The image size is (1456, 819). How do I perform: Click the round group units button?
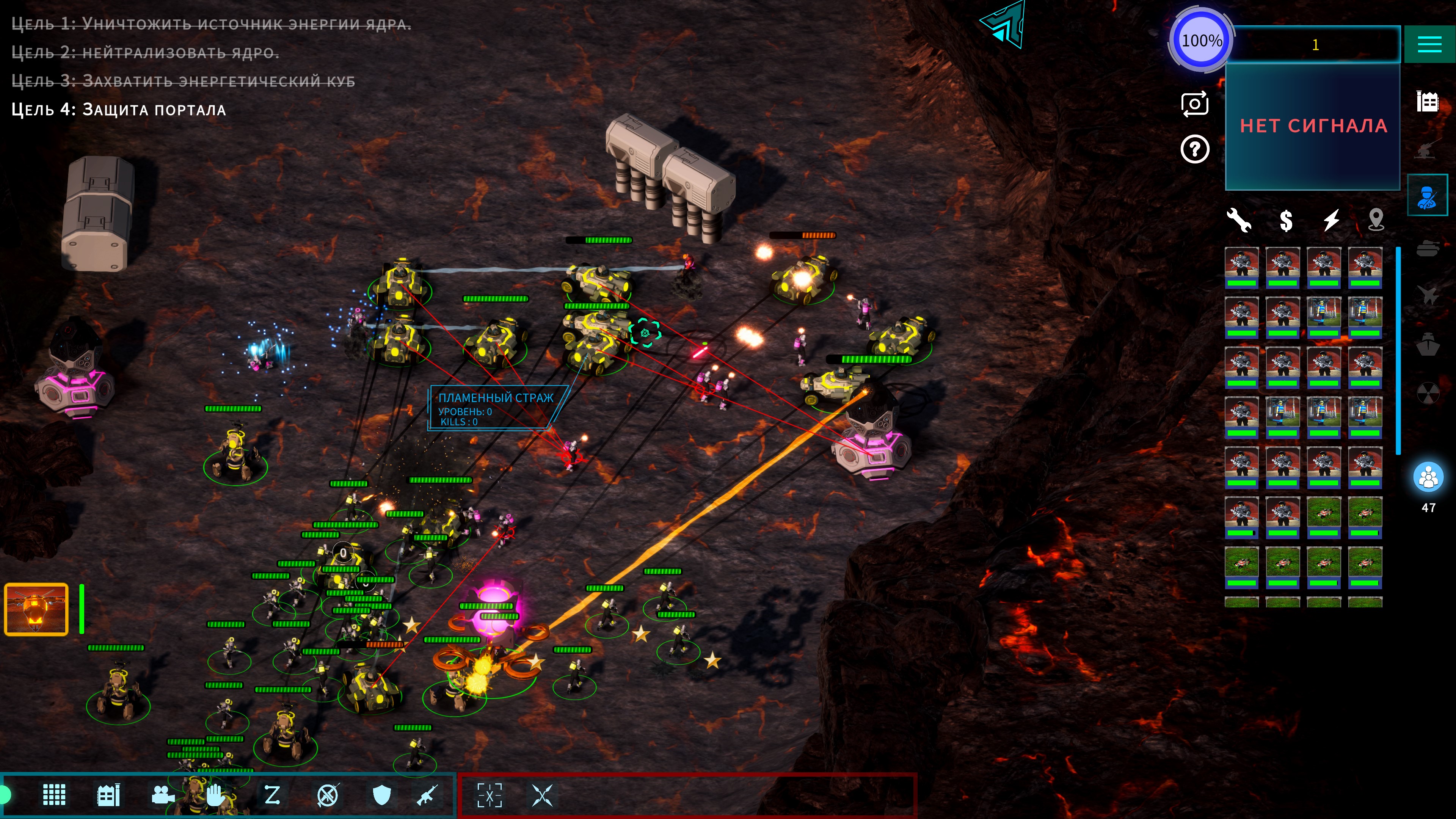pos(1428,477)
